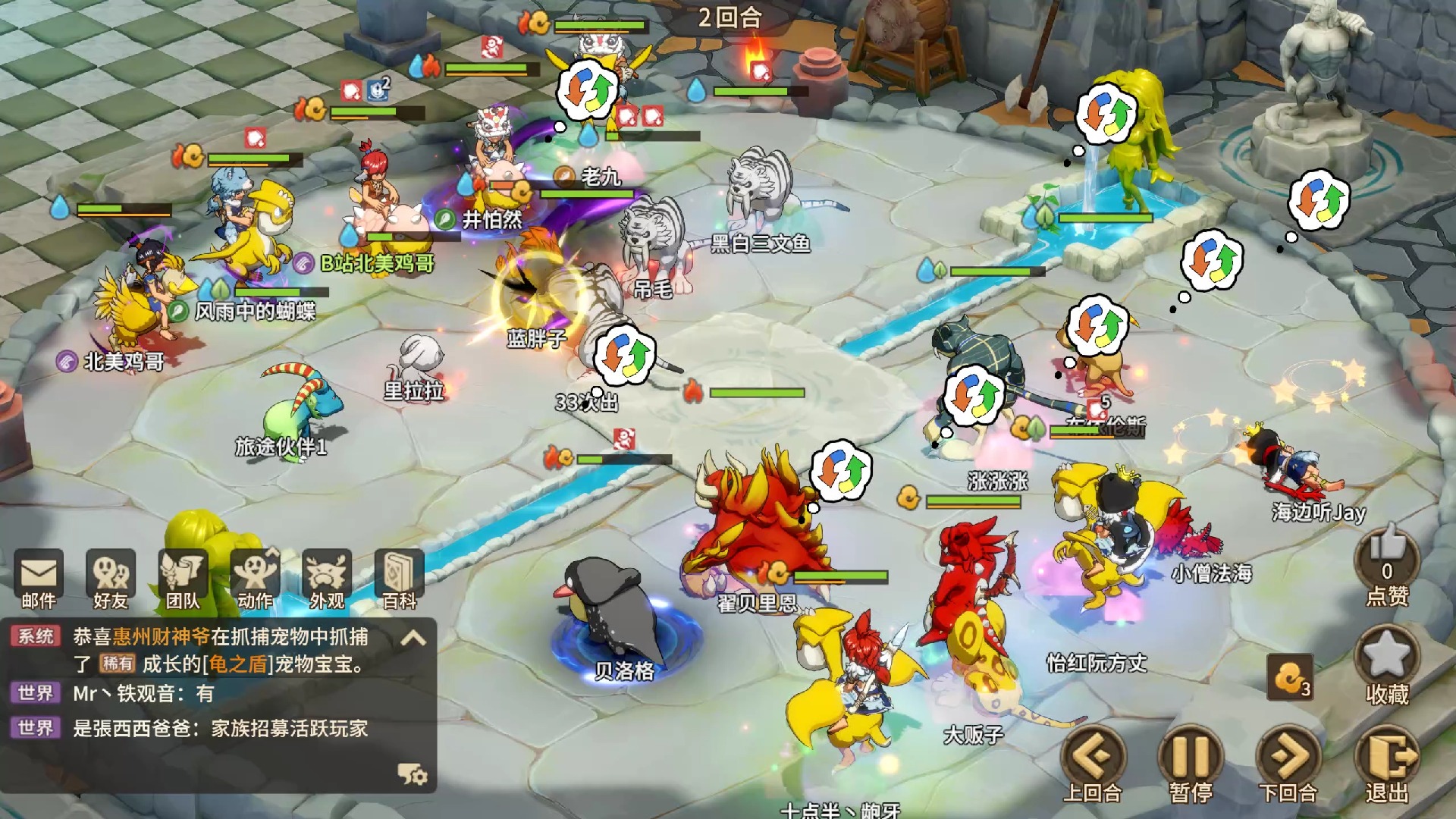
Task: Skip to next round 下回合
Action: (1288, 761)
